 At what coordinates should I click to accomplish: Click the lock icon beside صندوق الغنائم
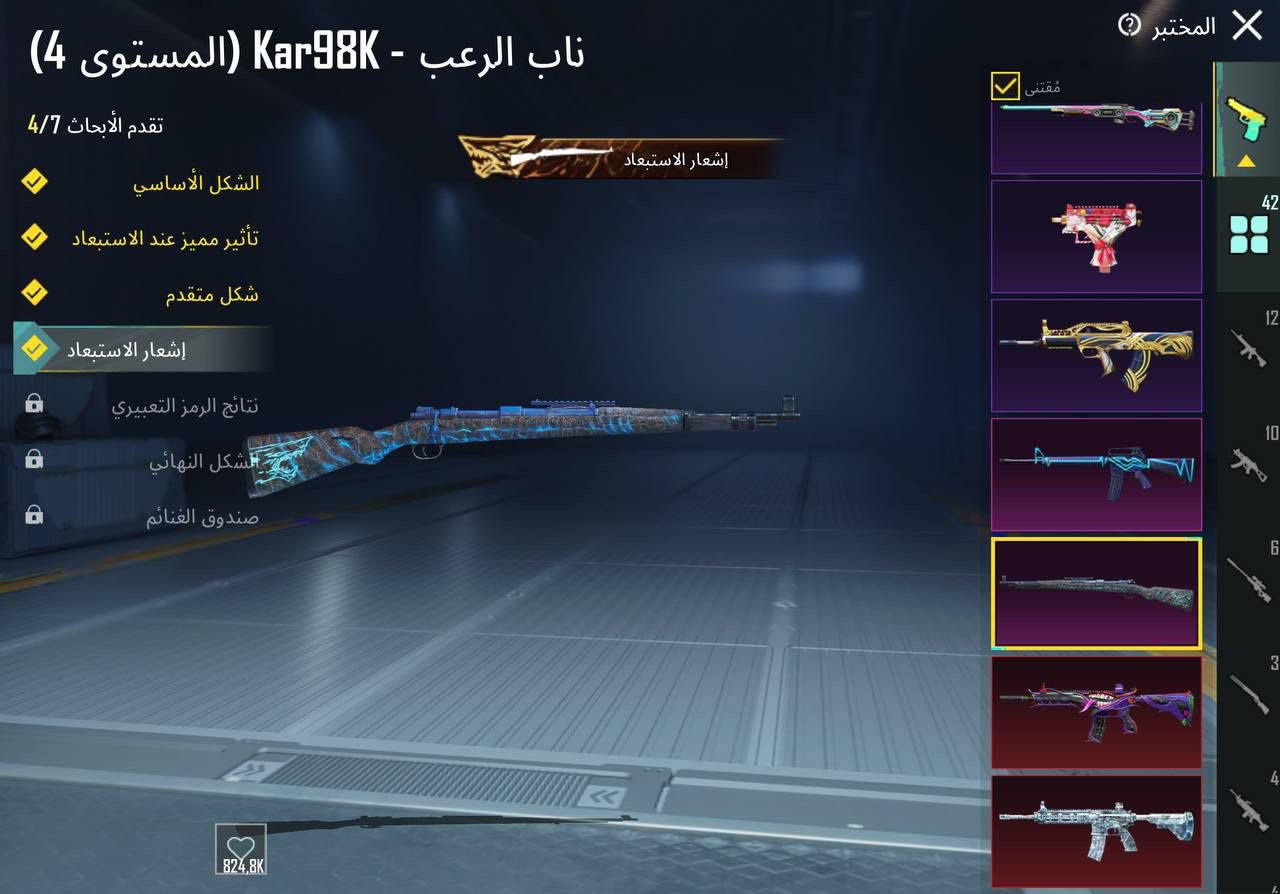[x=33, y=515]
